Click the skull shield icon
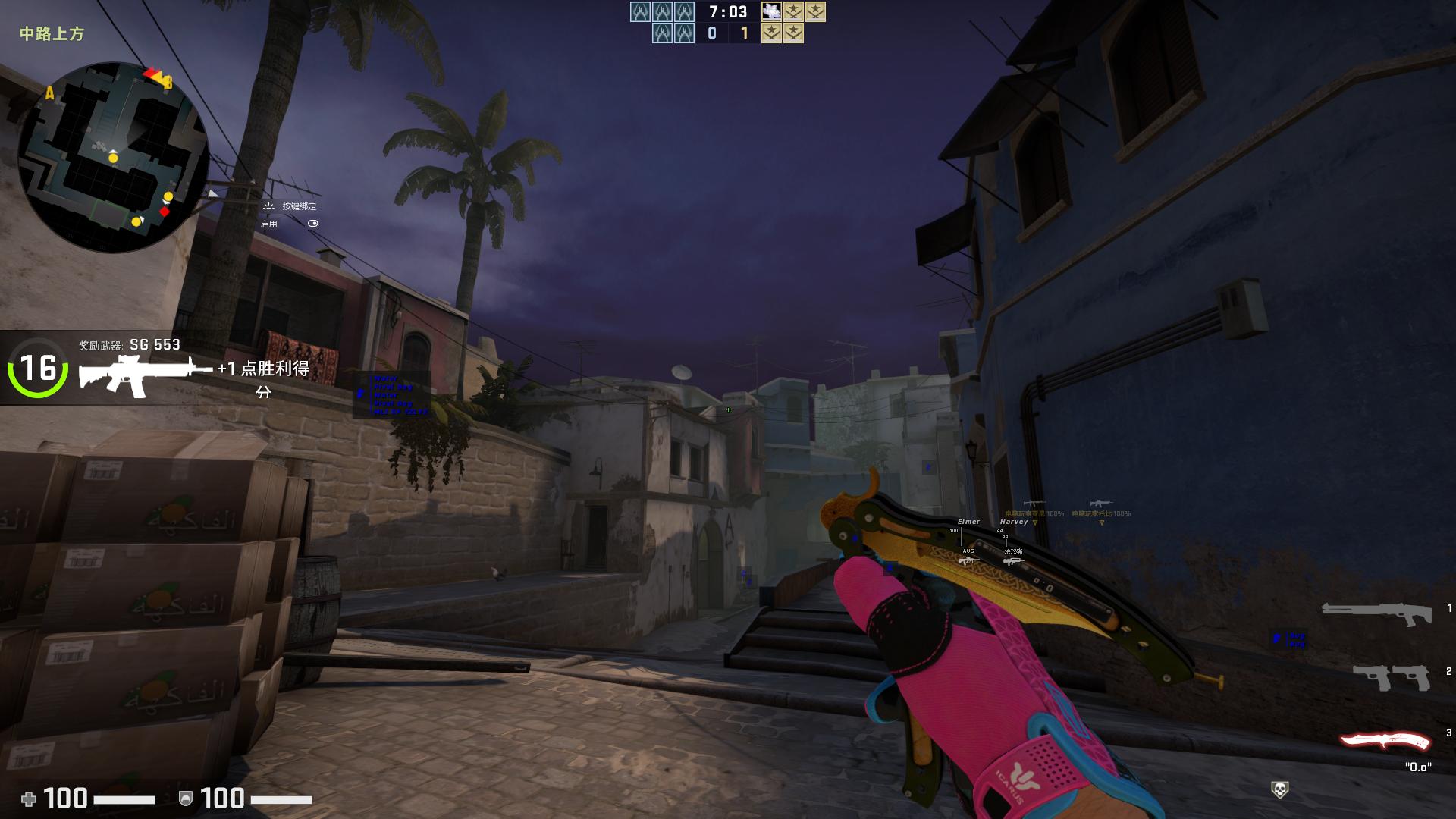 pyautogui.click(x=1279, y=790)
